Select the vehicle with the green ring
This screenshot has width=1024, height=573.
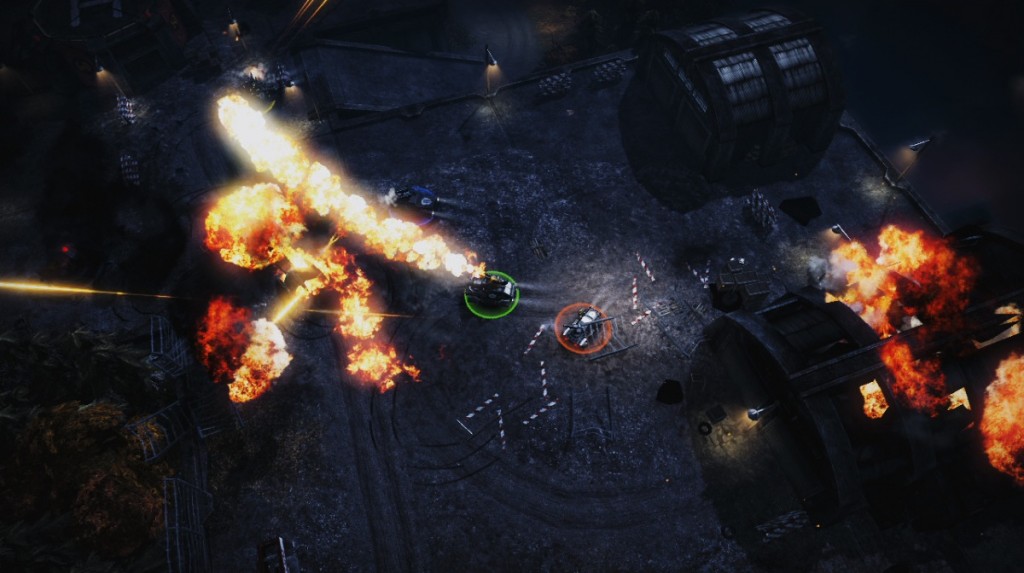(491, 292)
